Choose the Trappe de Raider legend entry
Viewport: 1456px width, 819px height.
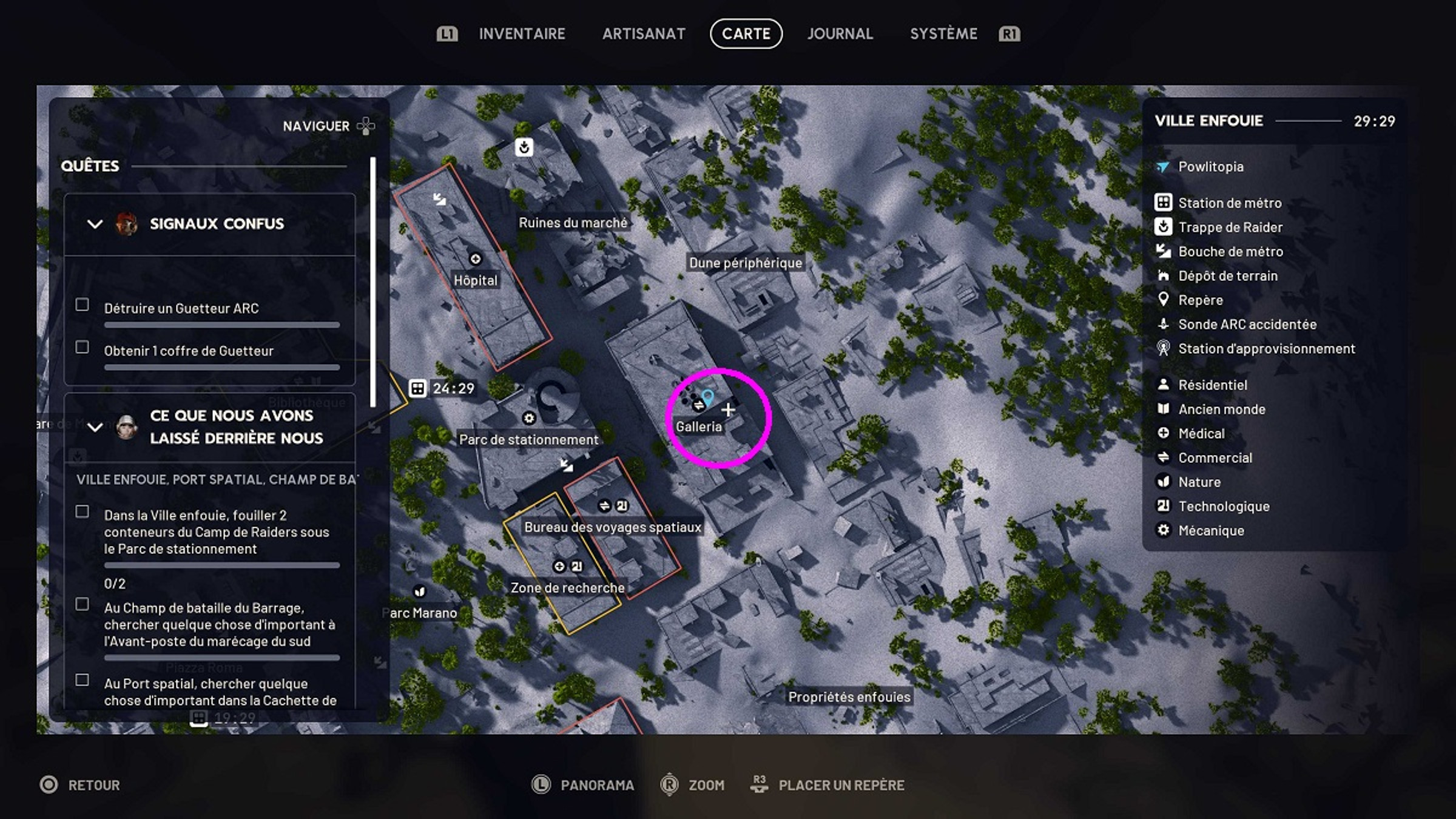coord(1230,227)
